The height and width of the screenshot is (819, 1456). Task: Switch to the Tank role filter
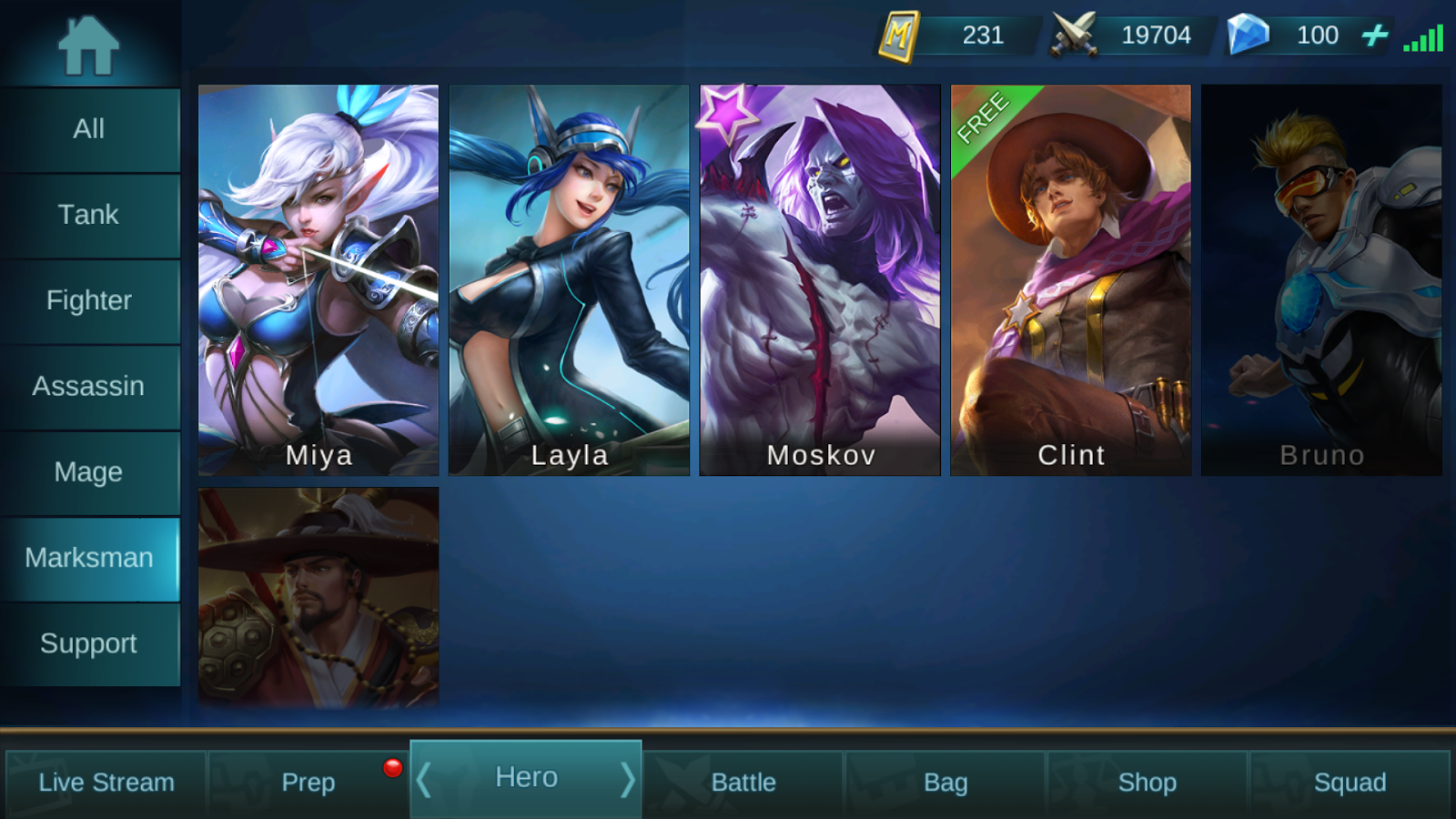pos(88,215)
